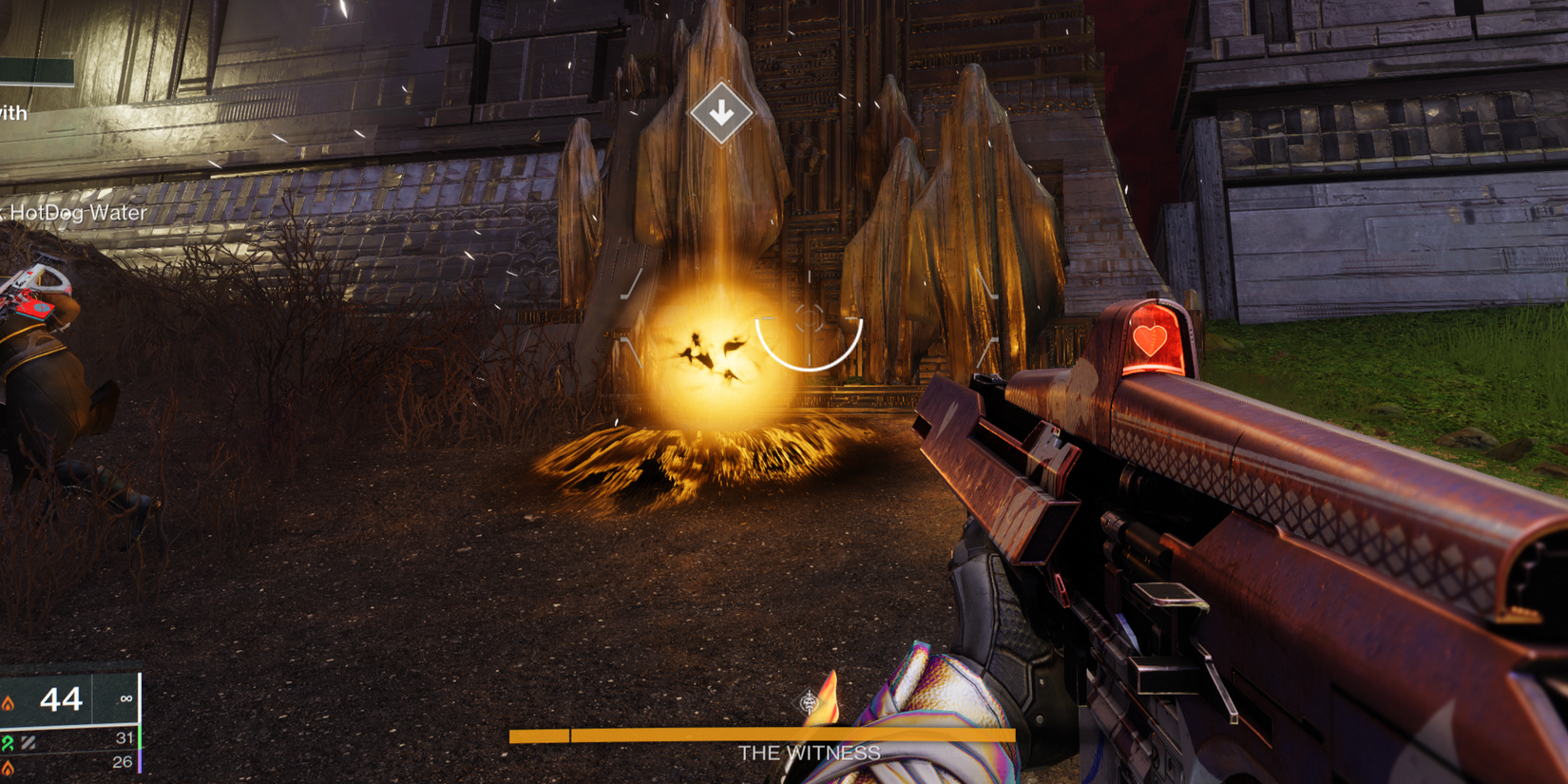Click the shield-piercing slash icon in the HUD
The width and height of the screenshot is (1568, 784).
point(28,742)
